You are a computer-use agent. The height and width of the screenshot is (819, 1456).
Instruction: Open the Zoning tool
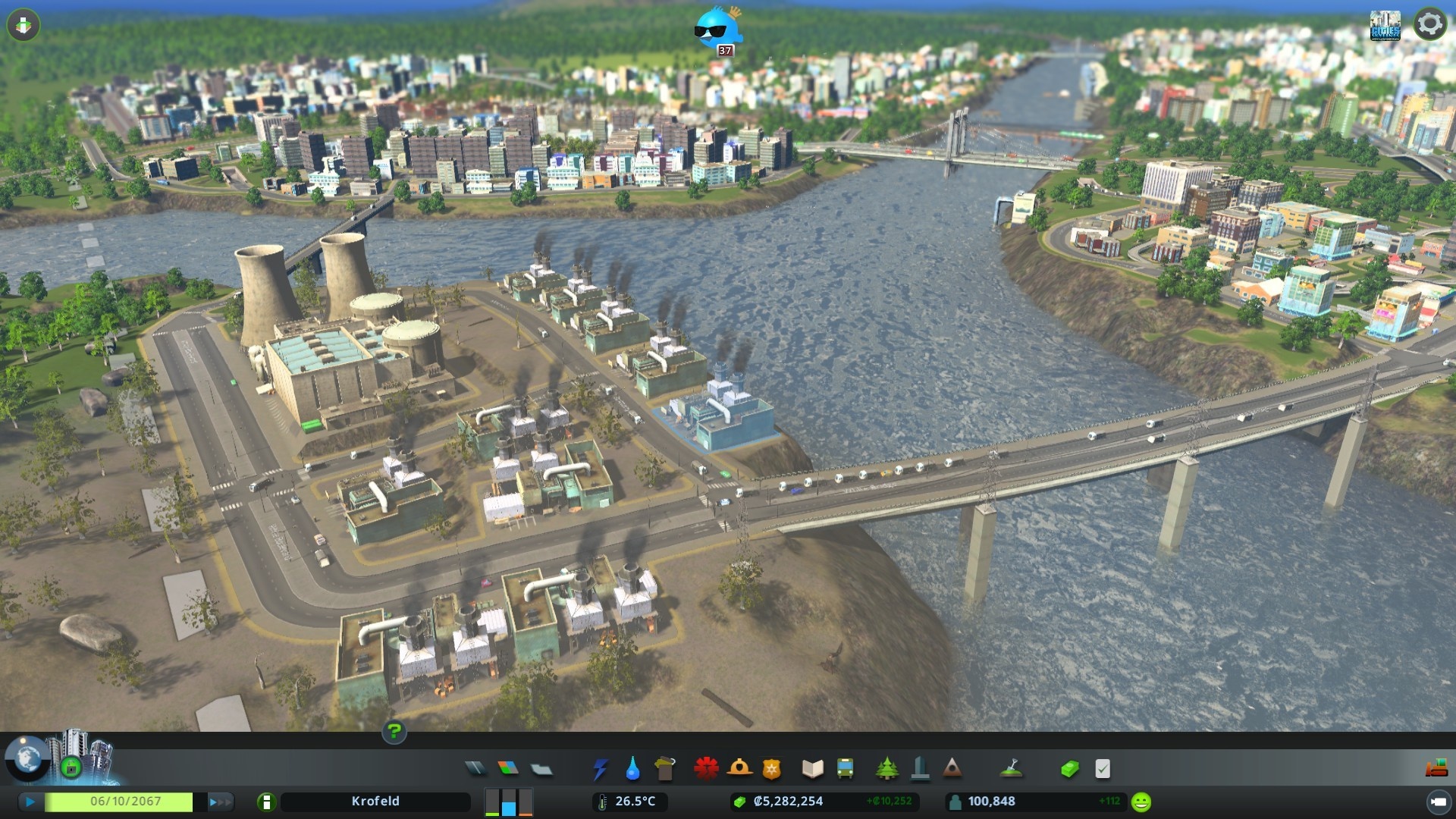[508, 769]
